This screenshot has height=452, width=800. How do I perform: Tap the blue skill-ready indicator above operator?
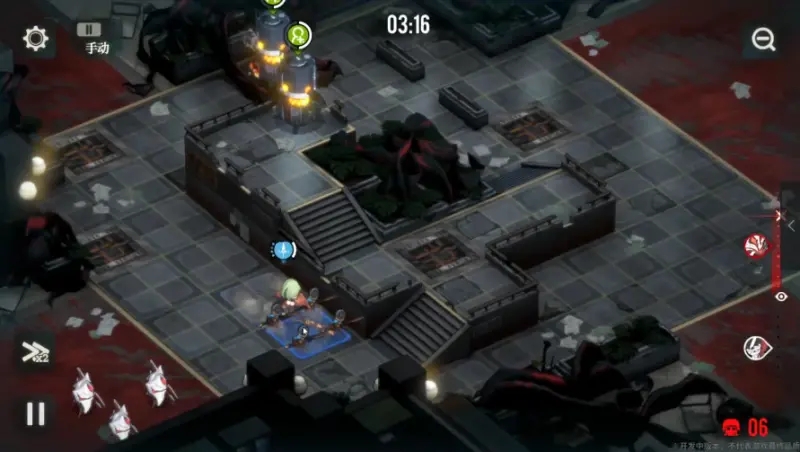284,249
